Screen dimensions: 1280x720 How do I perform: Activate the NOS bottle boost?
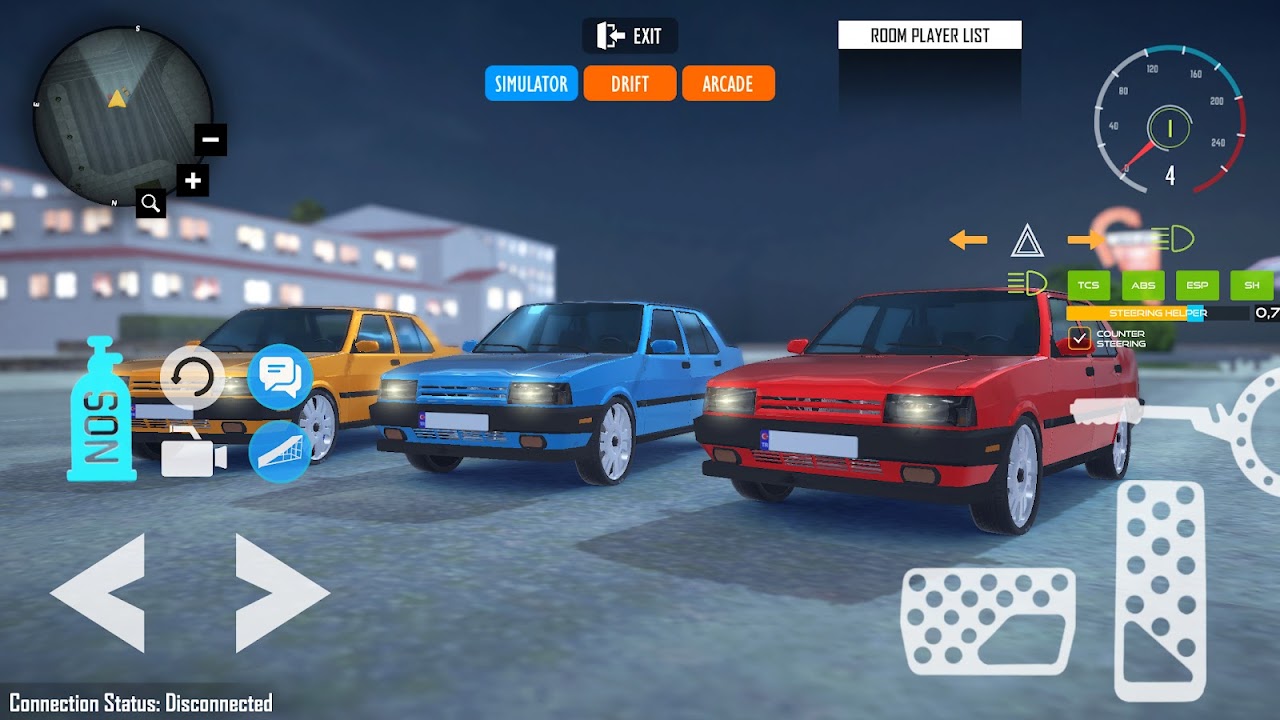coord(101,410)
